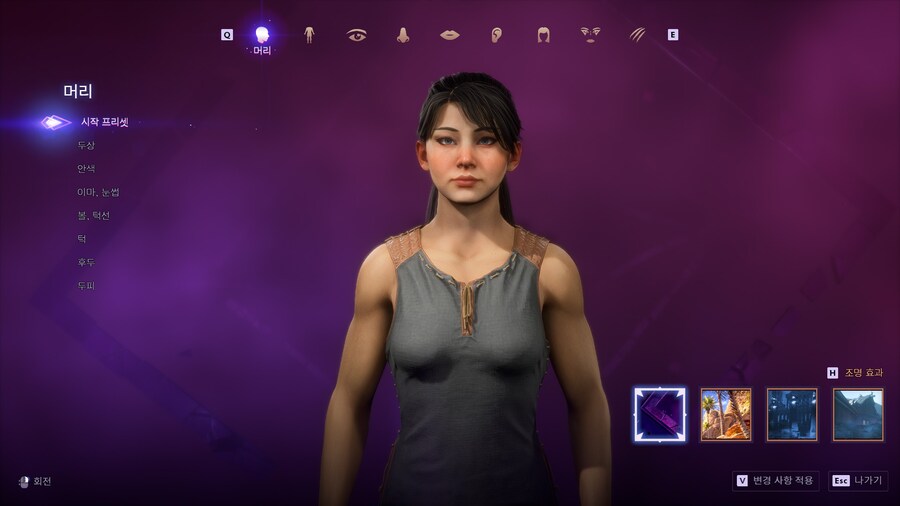The width and height of the screenshot is (900, 506).
Task: Select the purple abstract lighting thumbnail
Action: 660,414
